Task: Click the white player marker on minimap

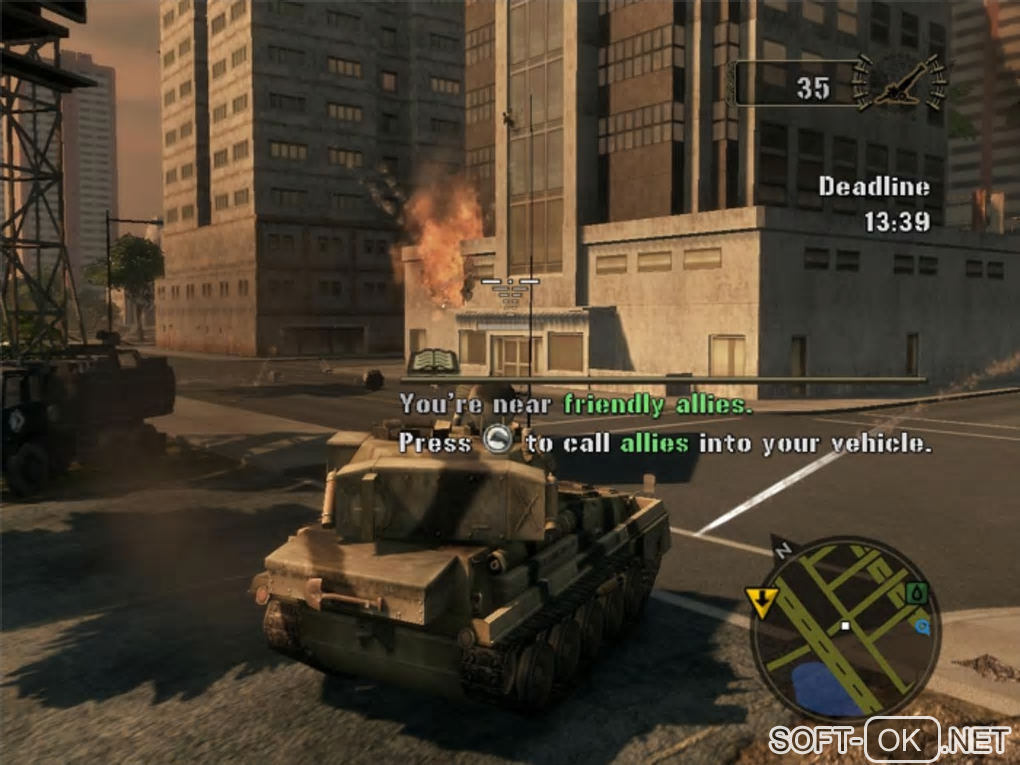Action: 845,627
